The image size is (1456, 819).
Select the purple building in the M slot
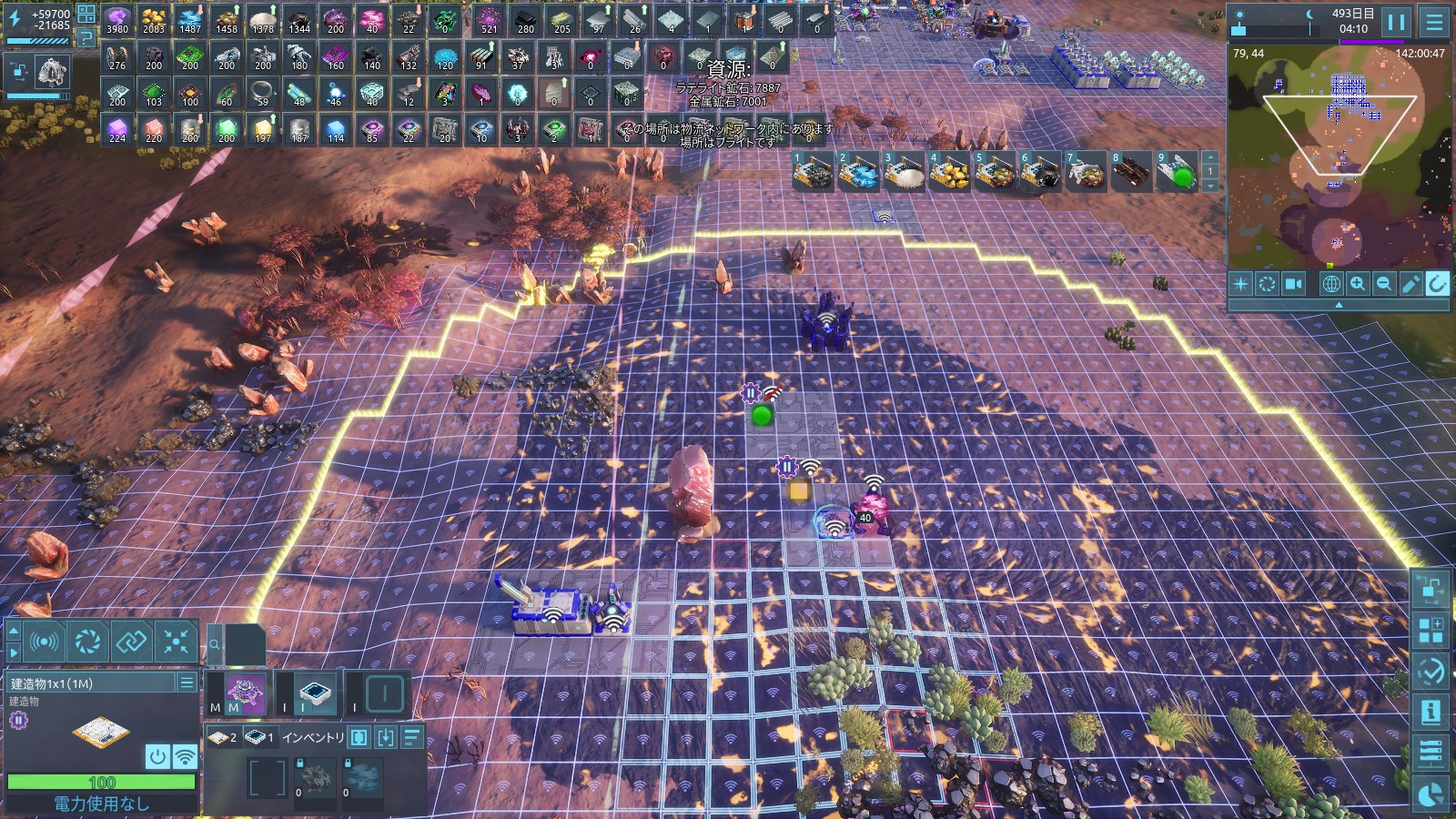245,693
